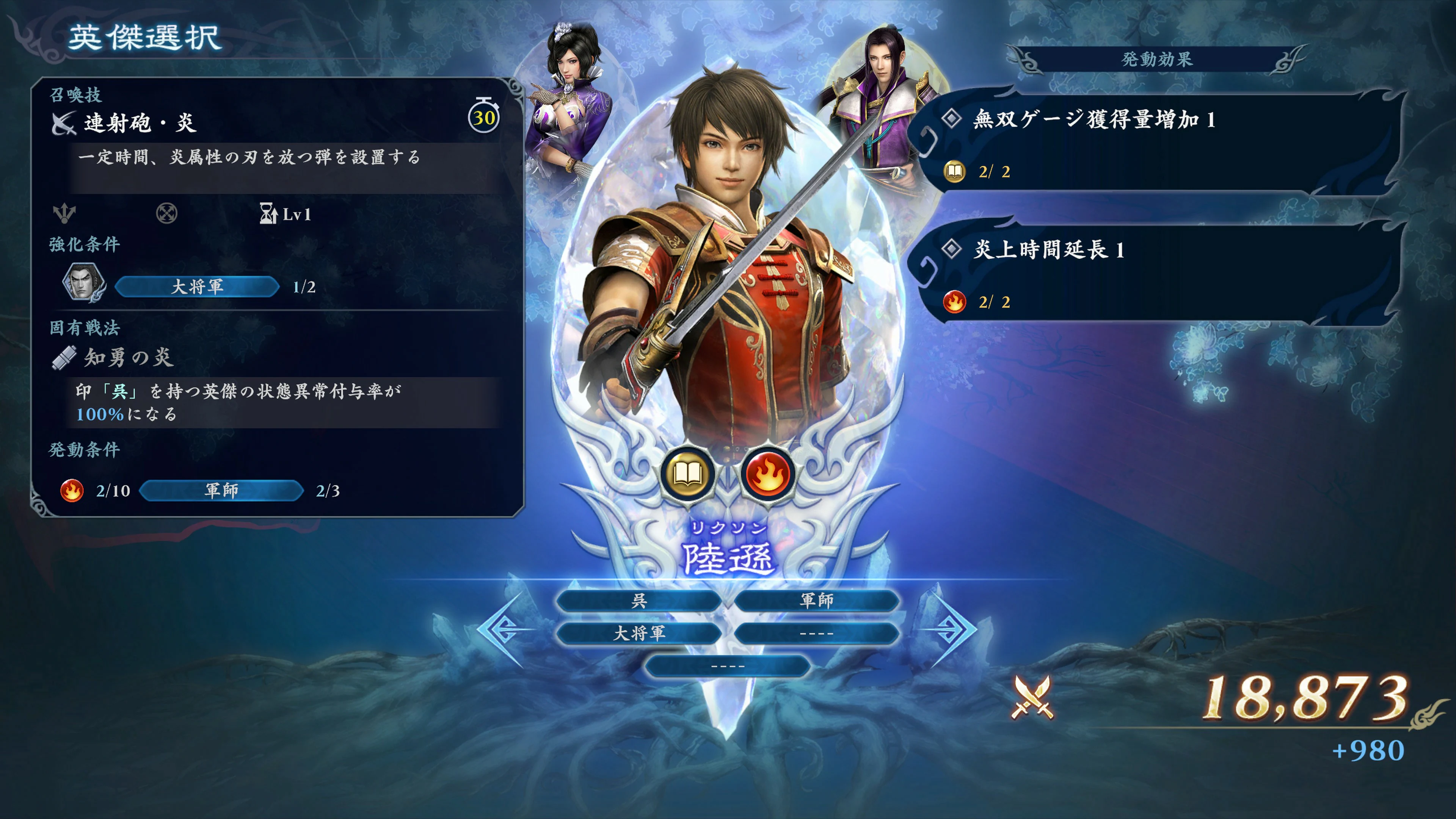Image resolution: width=1456 pixels, height=819 pixels.
Task: Click the 軍師 2/3 progress bar
Action: click(221, 491)
